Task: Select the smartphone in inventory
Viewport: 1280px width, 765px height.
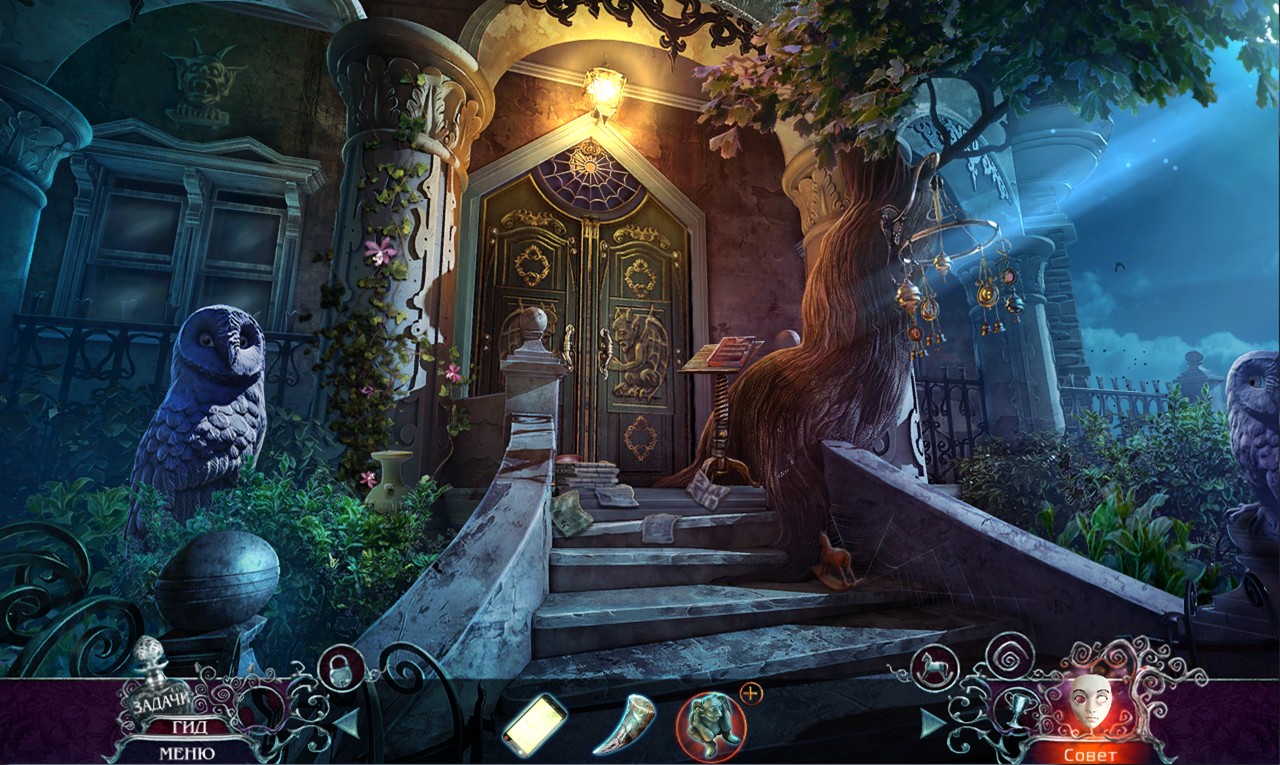Action: pyautogui.click(x=534, y=724)
